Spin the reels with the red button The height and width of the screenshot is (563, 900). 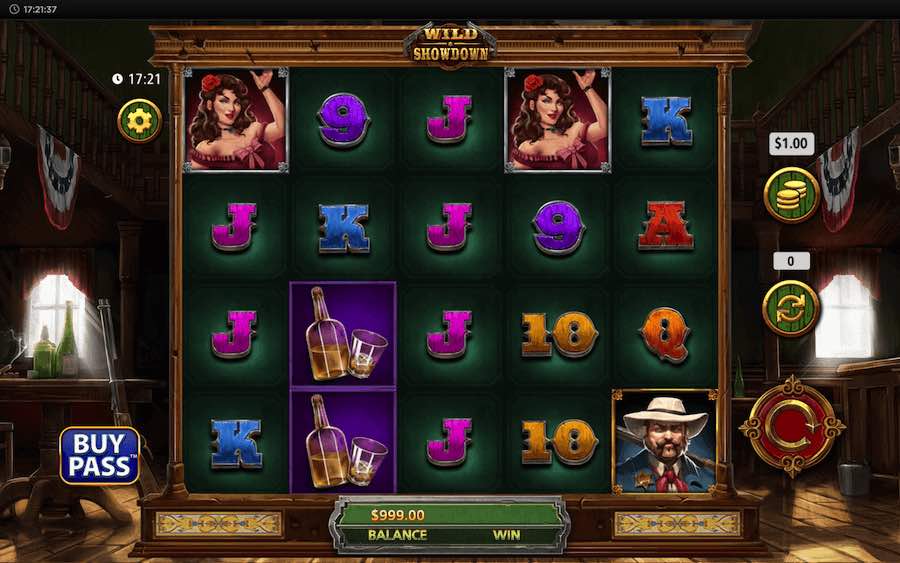click(792, 427)
